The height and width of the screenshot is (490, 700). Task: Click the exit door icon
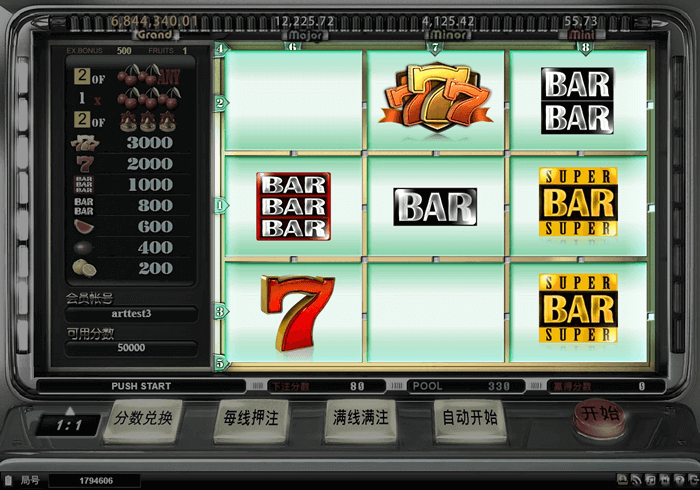tap(693, 480)
